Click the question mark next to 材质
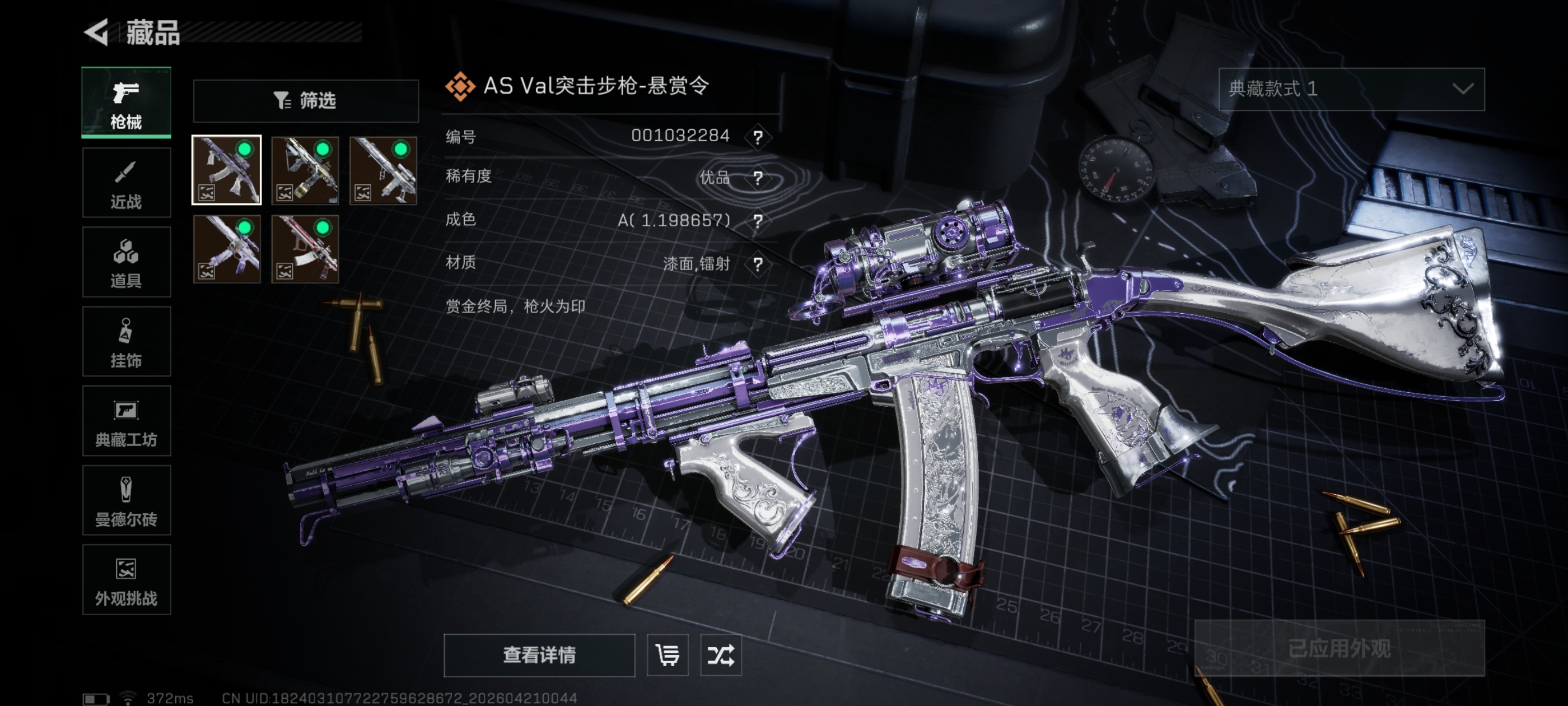The image size is (1568, 706). 758,264
